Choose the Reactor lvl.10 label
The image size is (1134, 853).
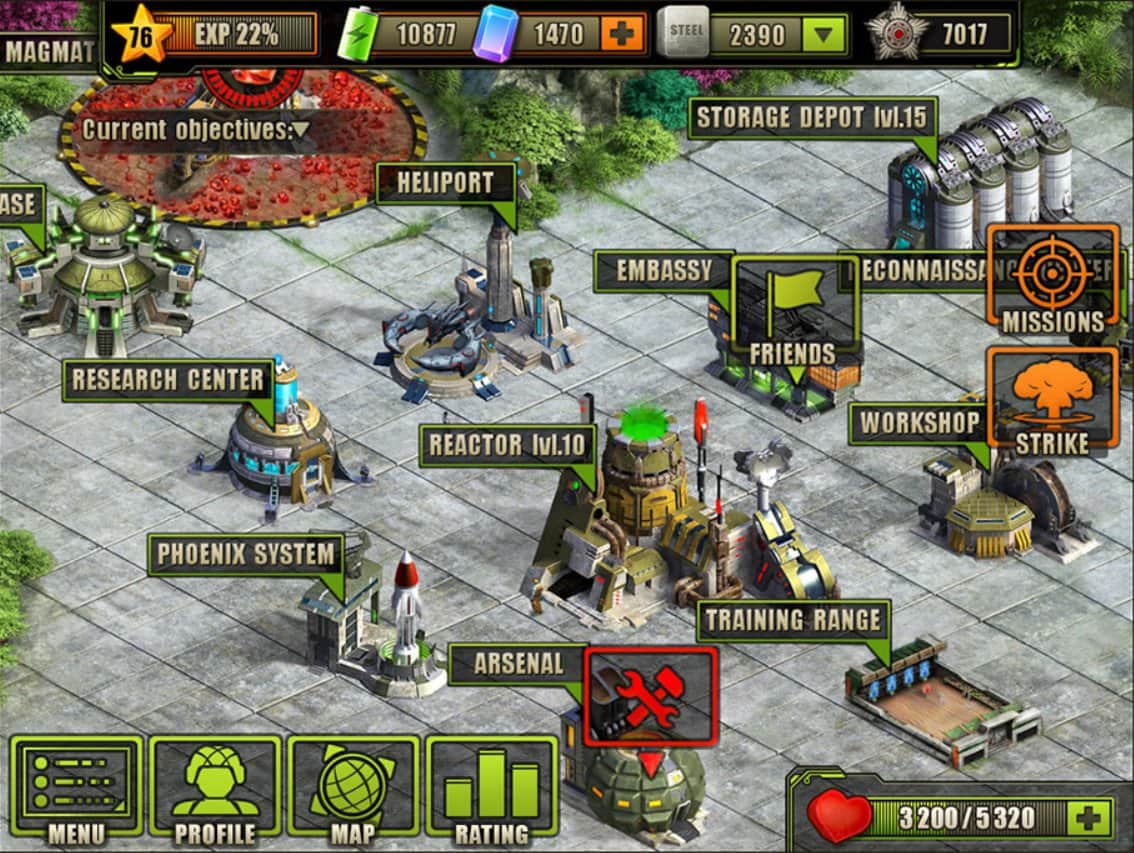(x=508, y=445)
